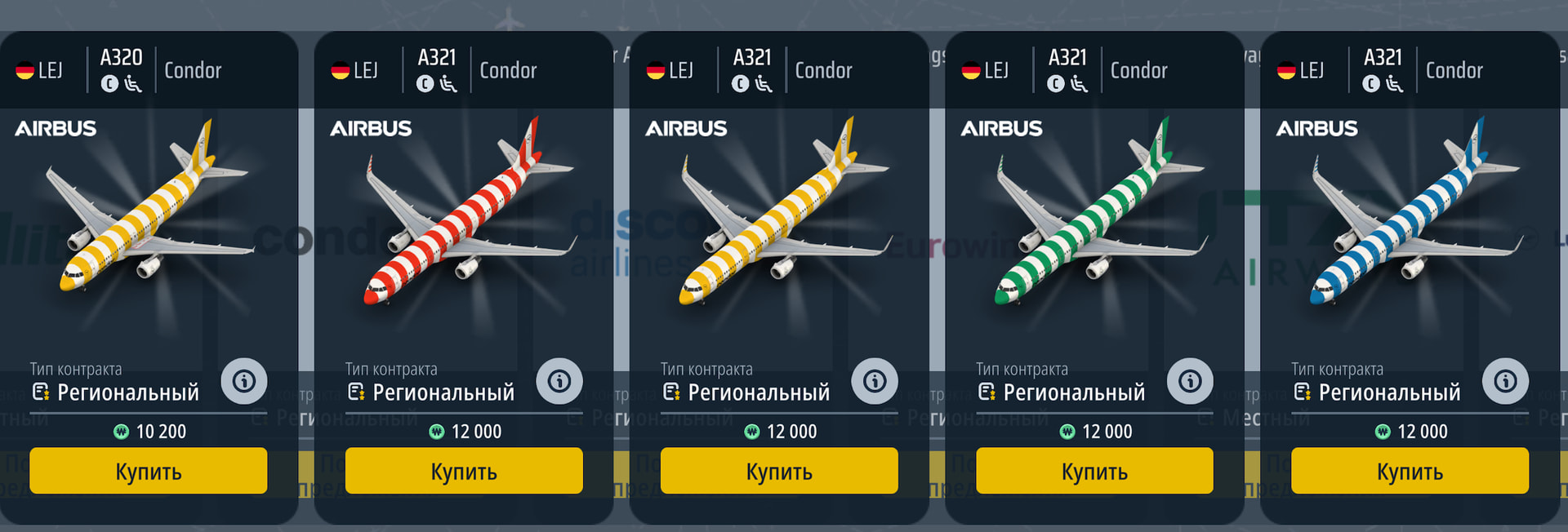Show info for the yellow-striped A321
The height and width of the screenshot is (532, 1568).
pyautogui.click(x=874, y=381)
